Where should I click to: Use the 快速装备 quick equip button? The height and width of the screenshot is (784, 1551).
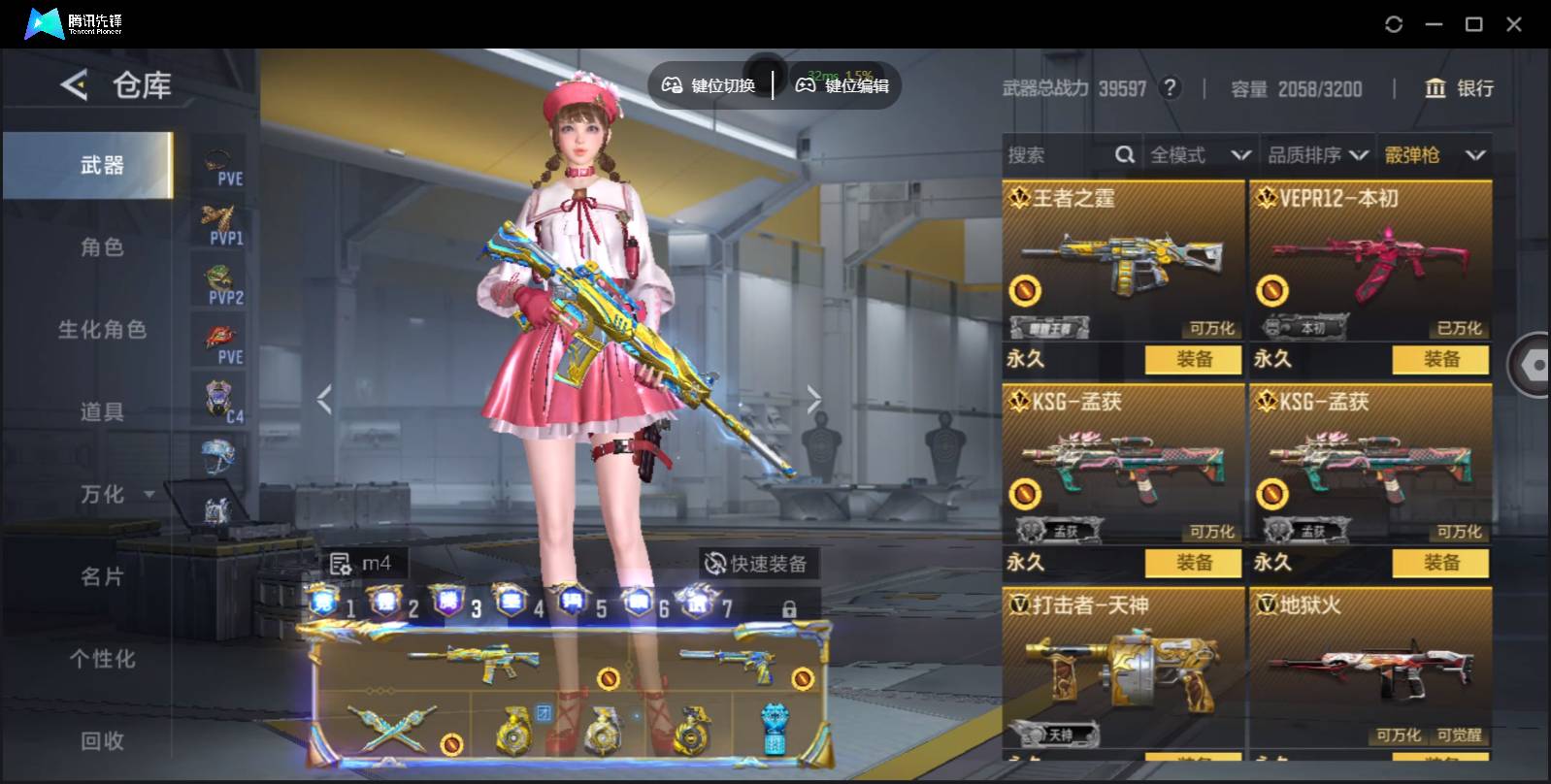coord(757,564)
